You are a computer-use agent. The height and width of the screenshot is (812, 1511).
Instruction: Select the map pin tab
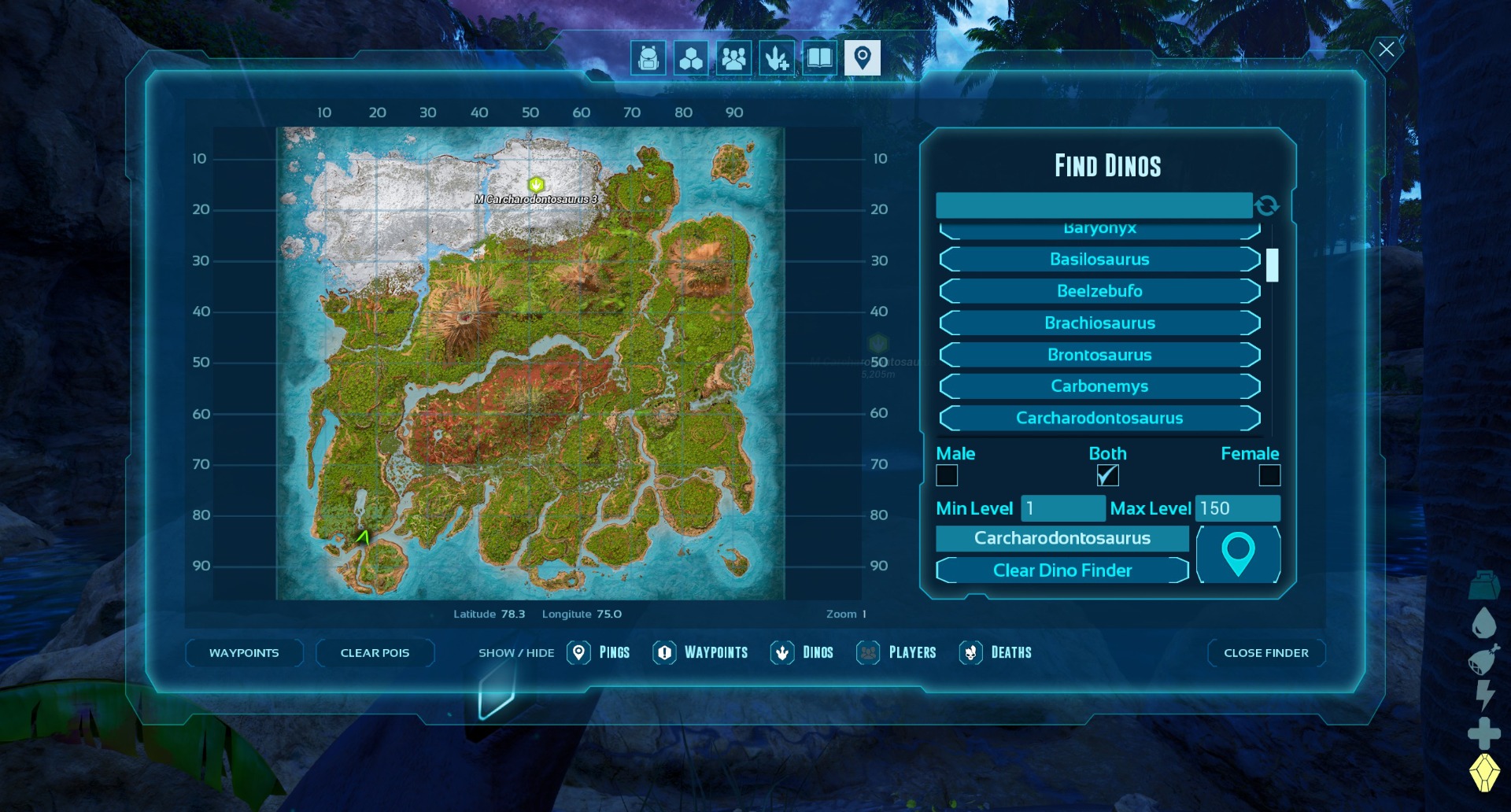point(862,58)
